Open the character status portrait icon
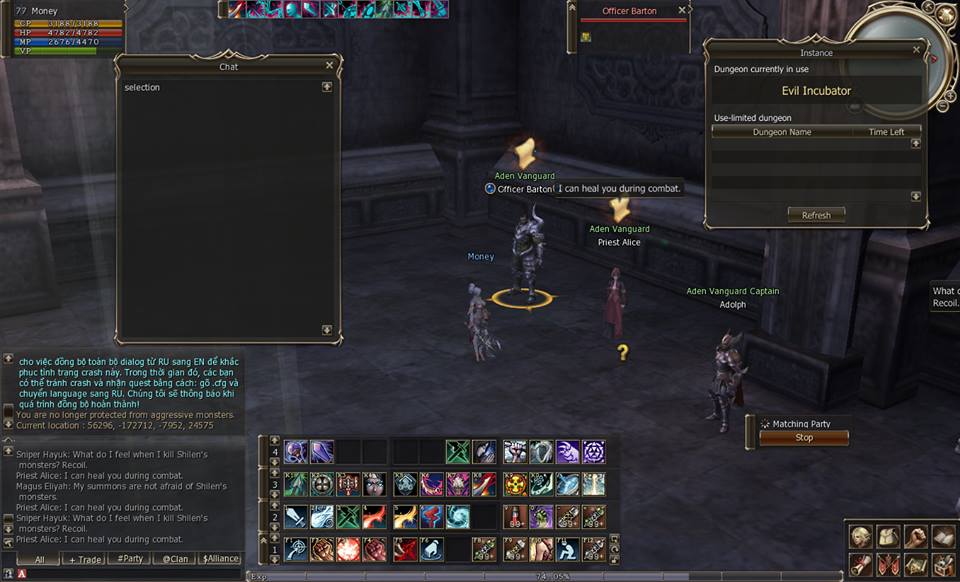960x582 pixels. [x=859, y=537]
